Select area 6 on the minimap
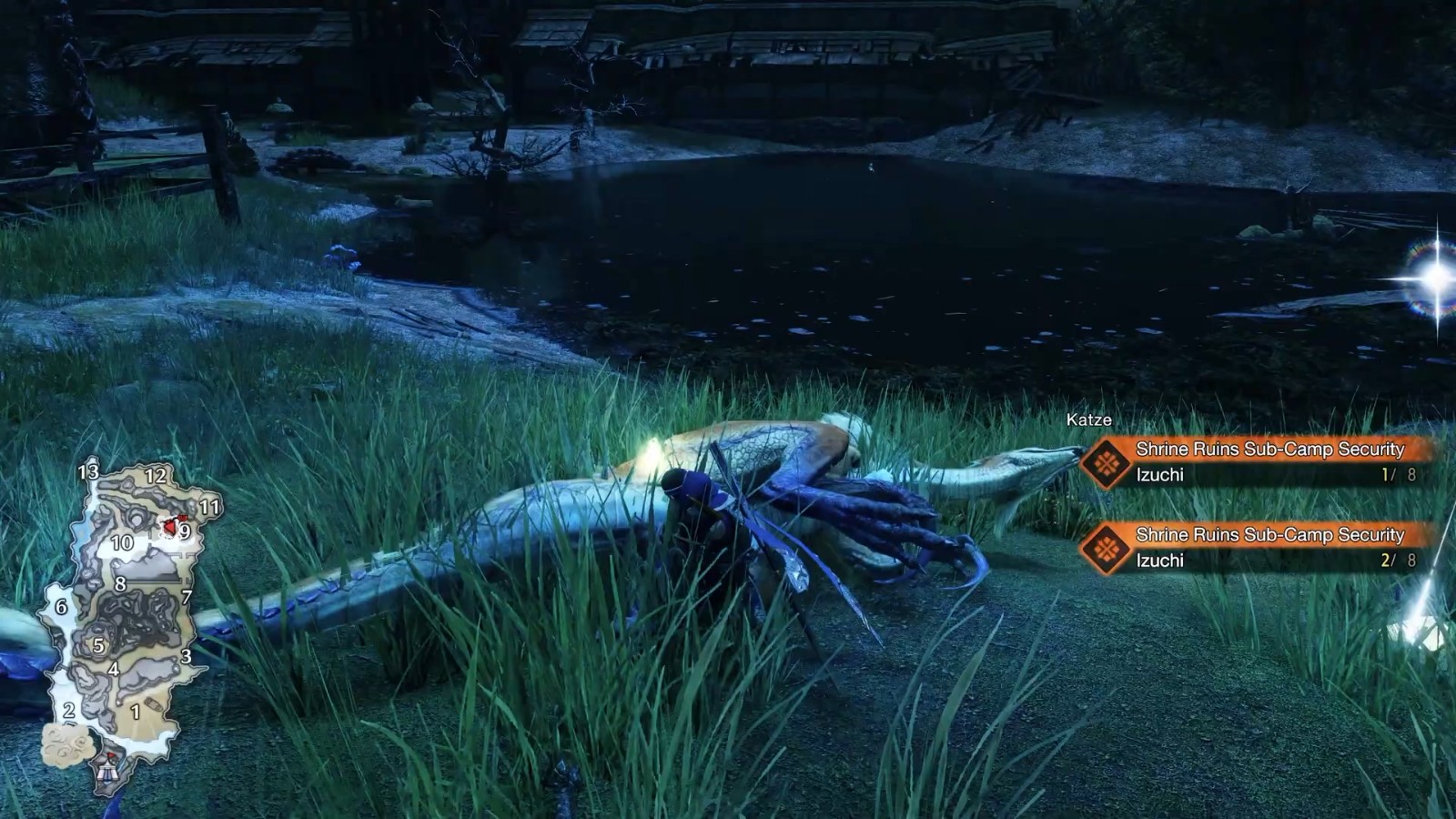Screen dimensions: 1456x819 click(61, 607)
